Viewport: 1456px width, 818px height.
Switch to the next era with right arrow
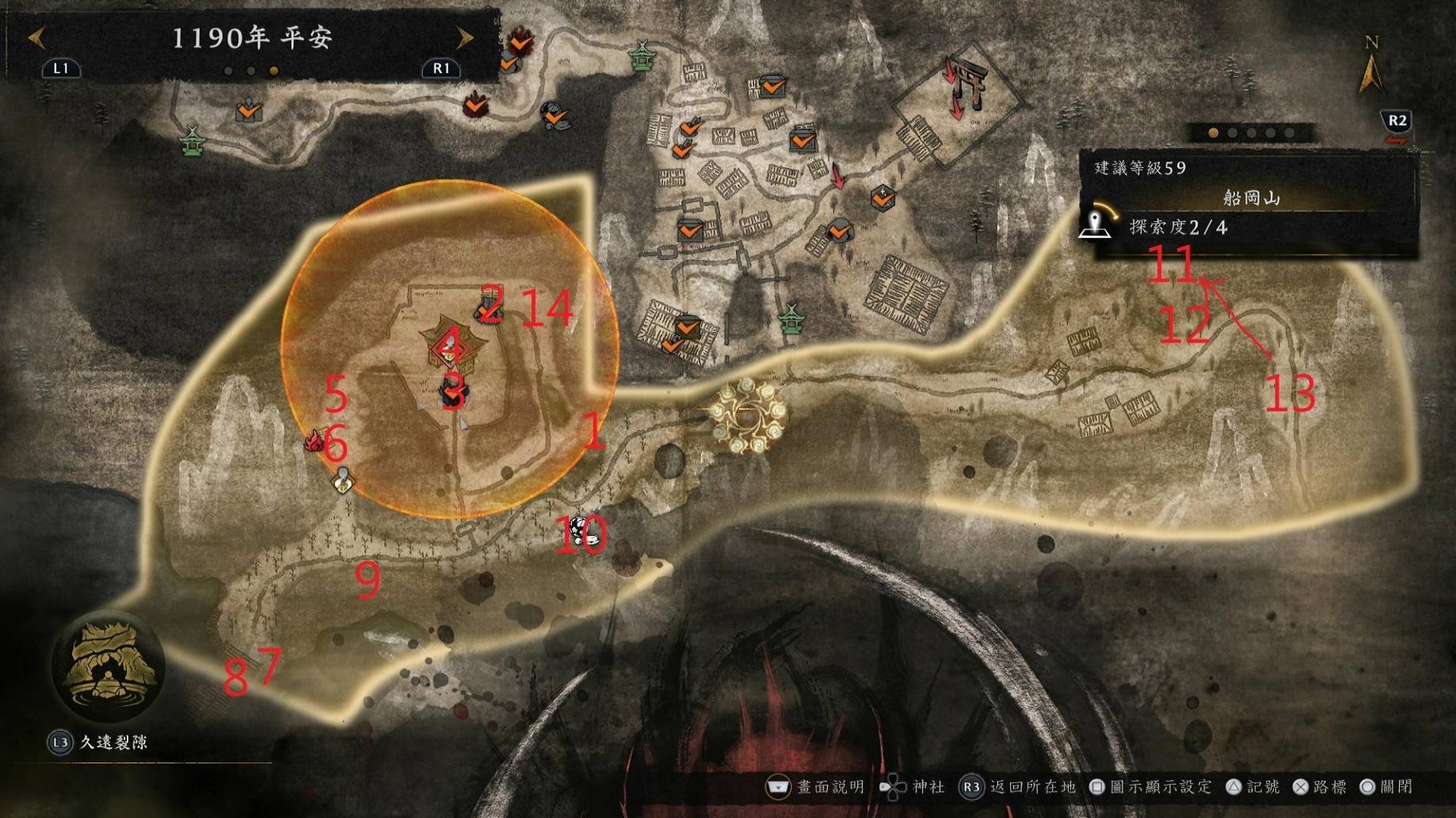click(x=464, y=37)
